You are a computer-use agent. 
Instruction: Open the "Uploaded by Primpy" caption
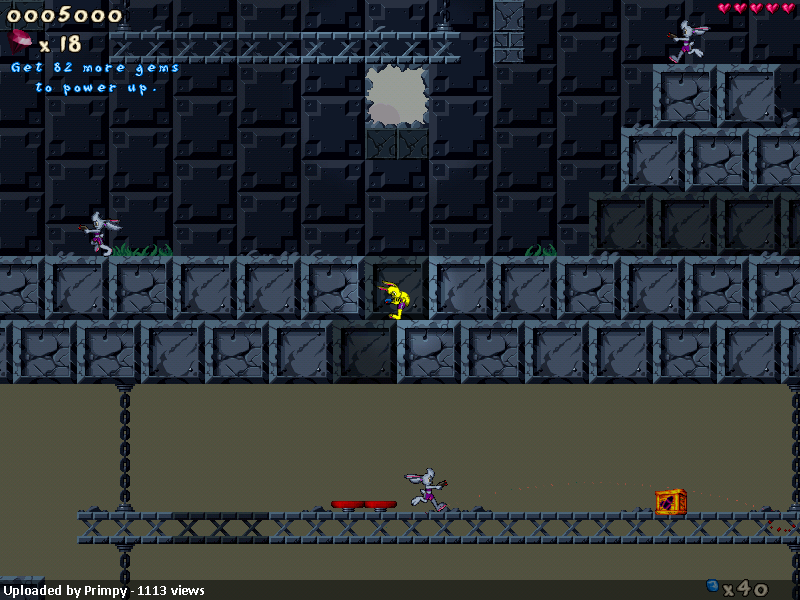click(103, 591)
